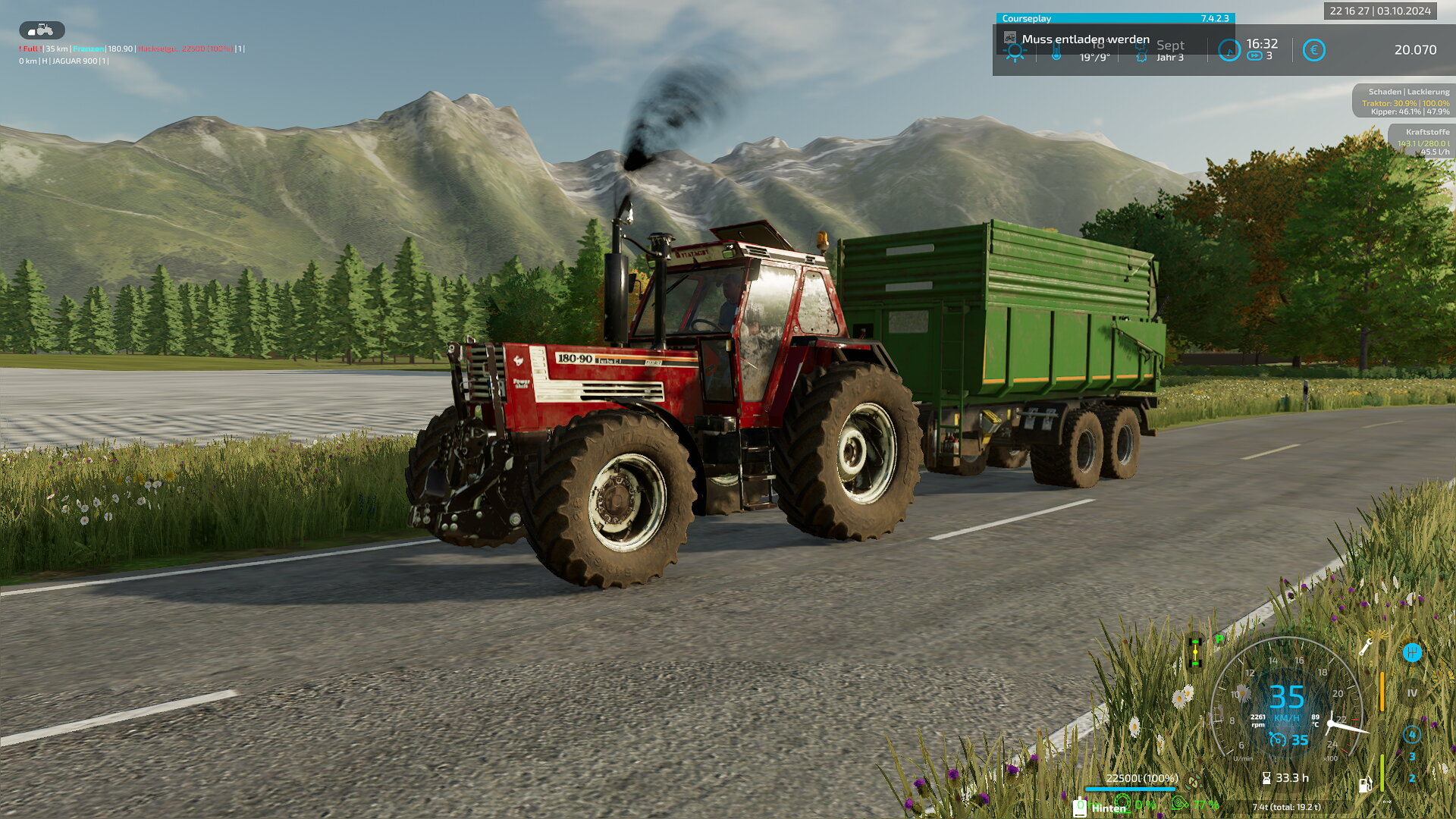Click the euro money icon
This screenshot has width=1456, height=819.
coord(1313,50)
